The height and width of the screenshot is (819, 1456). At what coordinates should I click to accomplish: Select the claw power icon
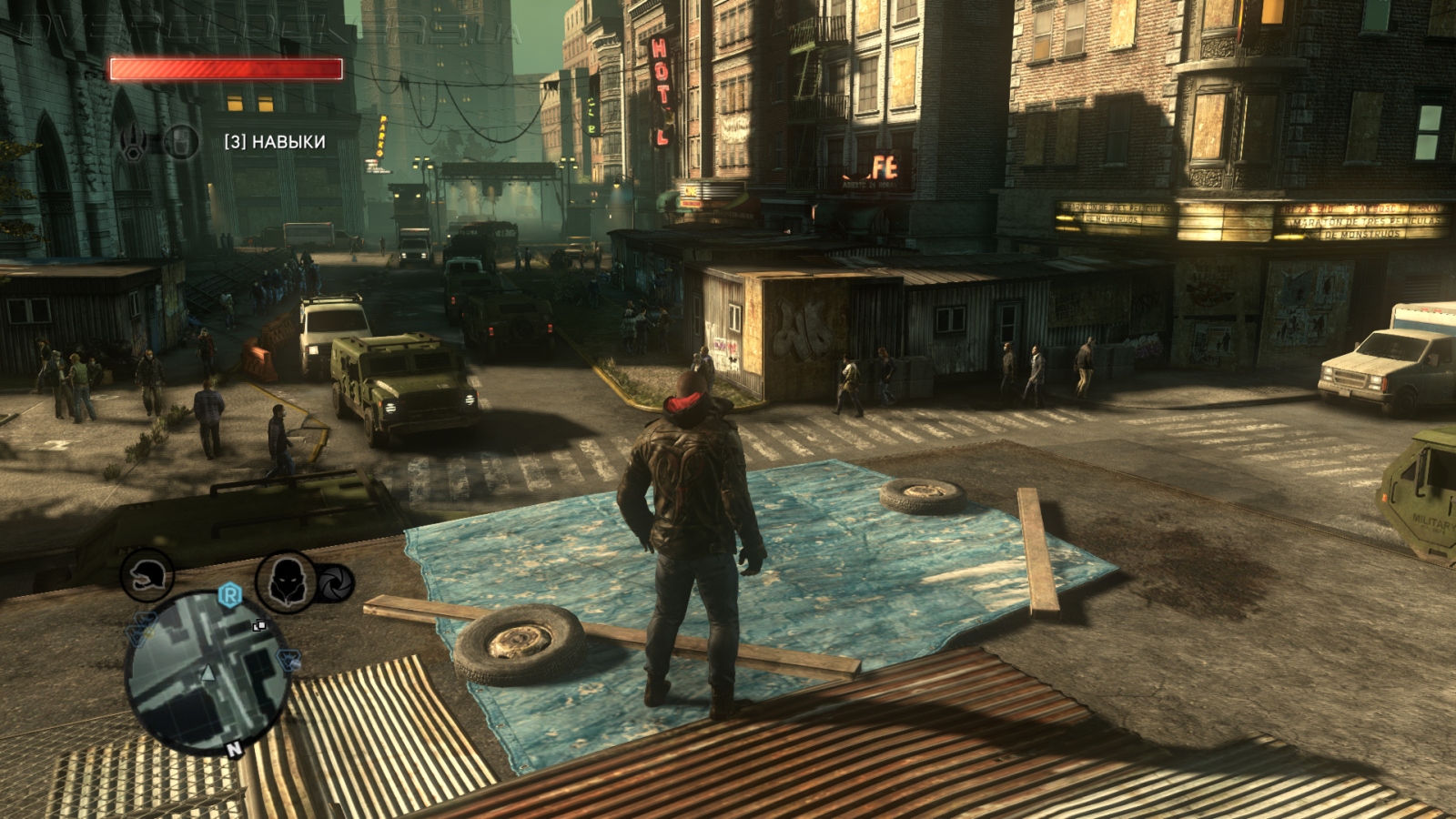click(x=135, y=143)
